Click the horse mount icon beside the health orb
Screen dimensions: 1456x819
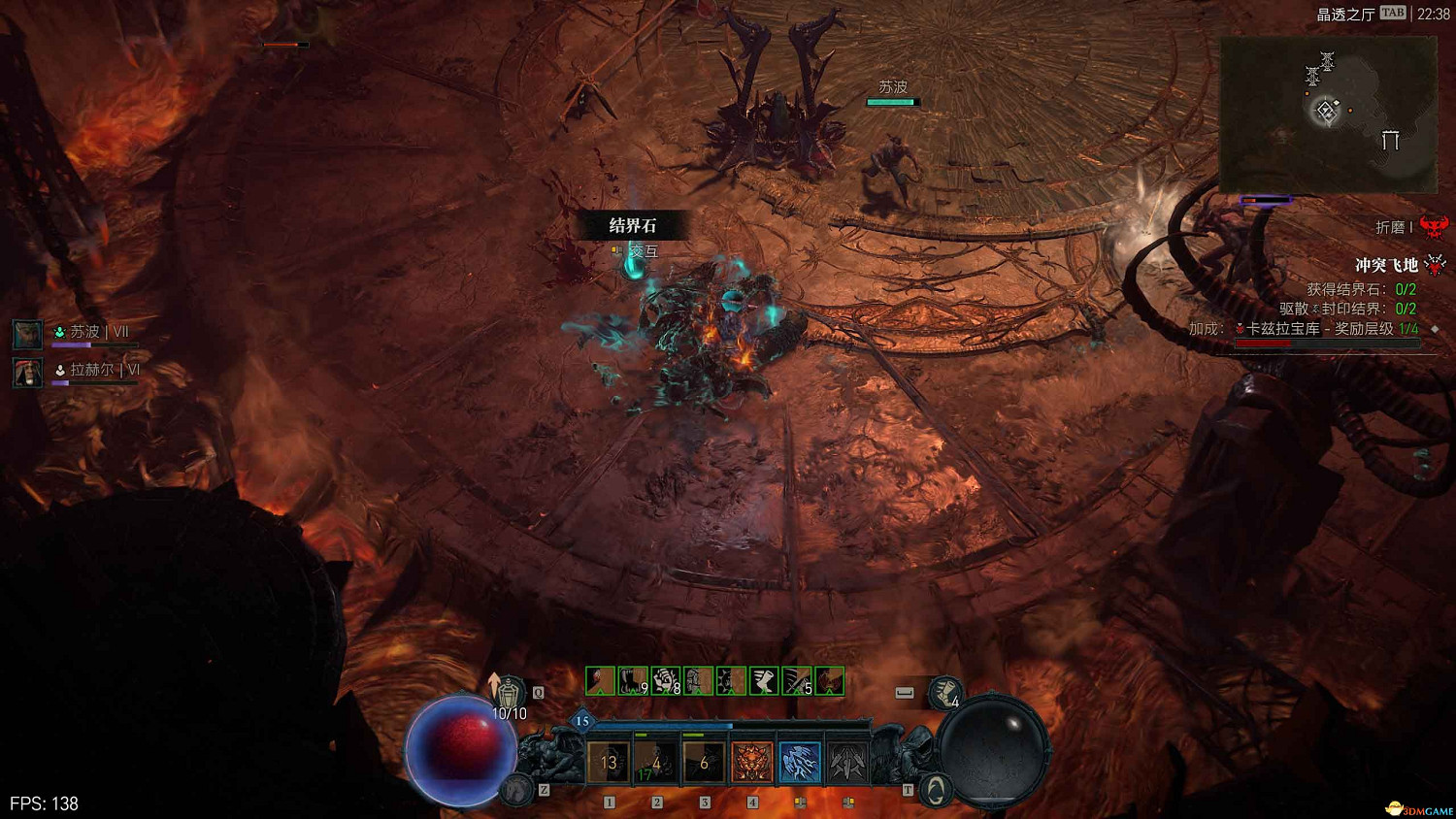pos(518,790)
